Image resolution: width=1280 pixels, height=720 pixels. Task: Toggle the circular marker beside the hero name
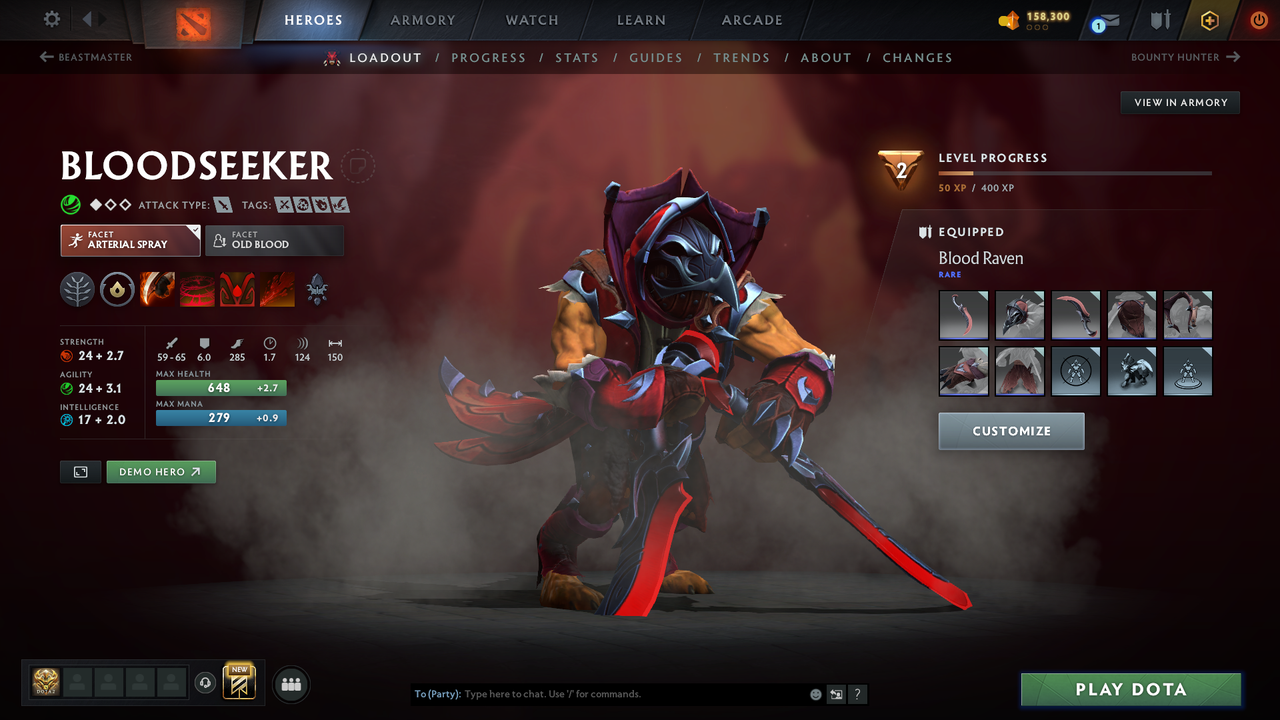[x=359, y=166]
